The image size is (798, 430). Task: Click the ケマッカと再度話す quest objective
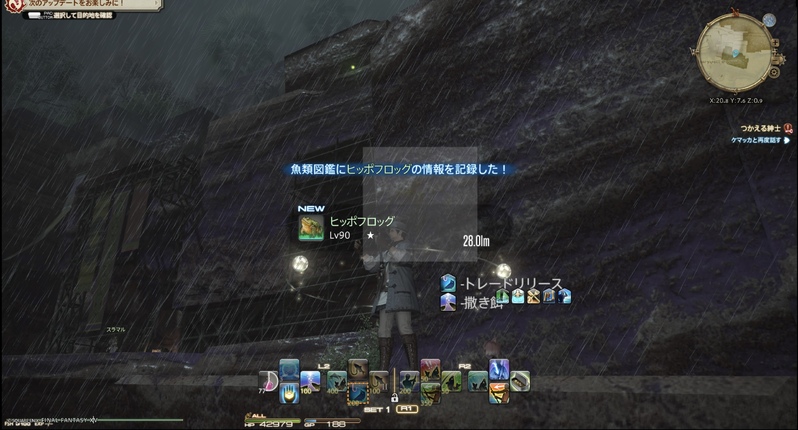pyautogui.click(x=758, y=141)
